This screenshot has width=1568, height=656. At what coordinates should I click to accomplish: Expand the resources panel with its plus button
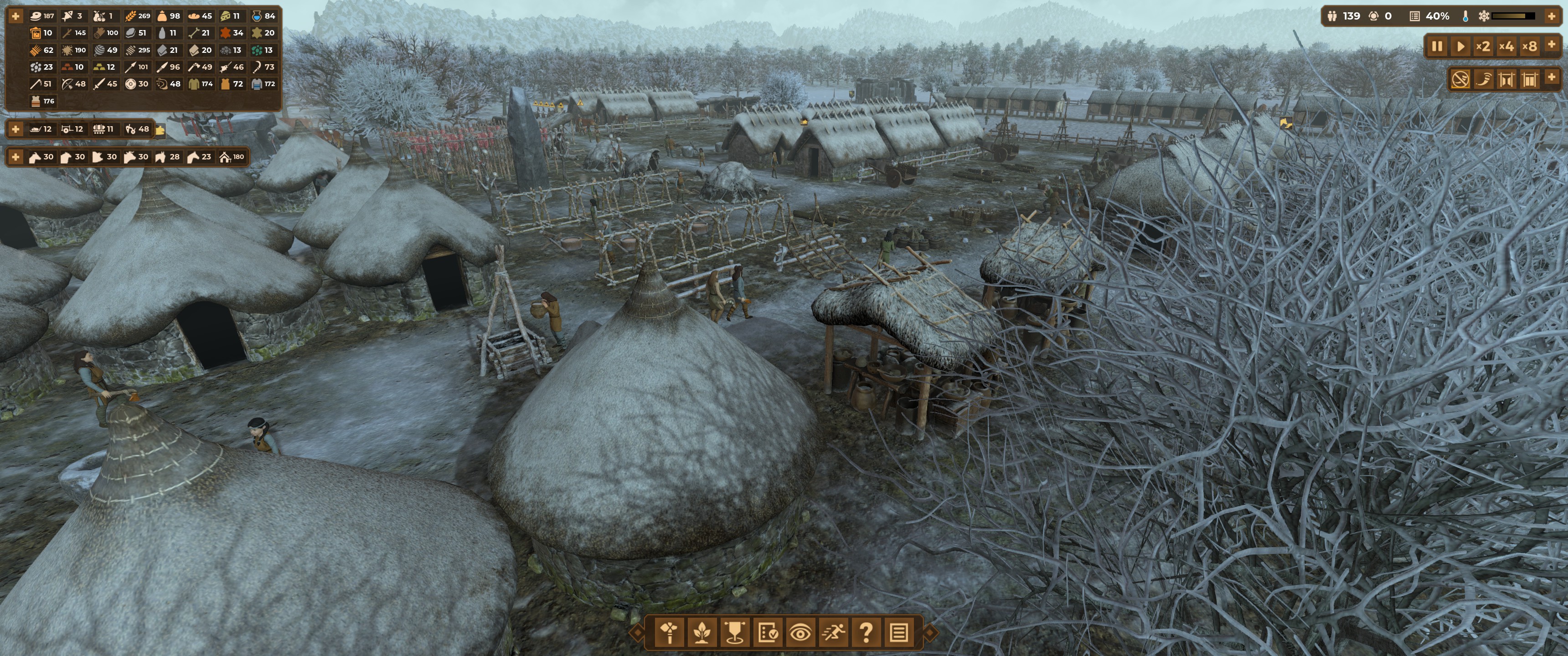[15, 16]
